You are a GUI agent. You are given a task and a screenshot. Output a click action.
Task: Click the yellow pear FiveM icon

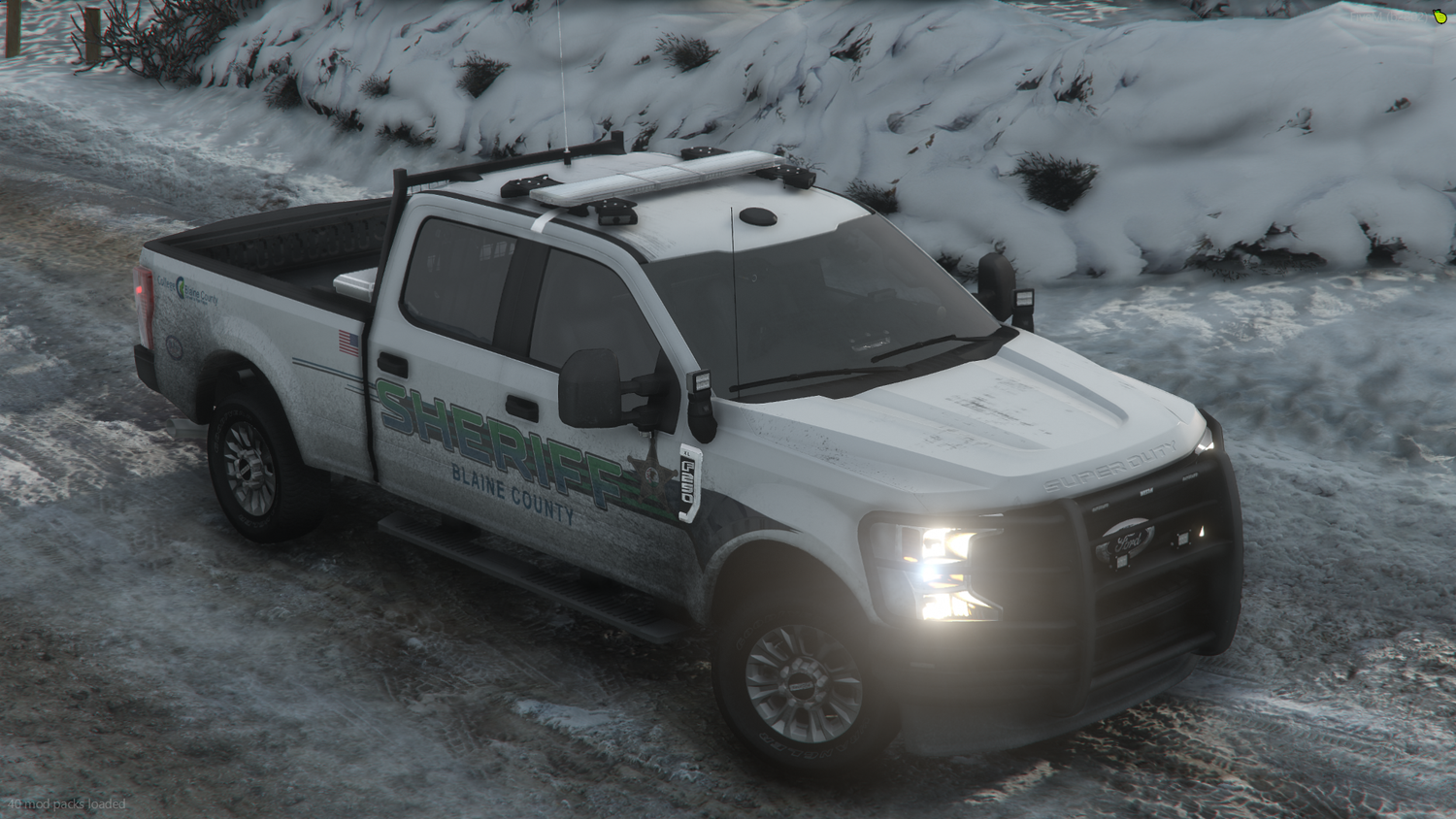pos(1439,16)
